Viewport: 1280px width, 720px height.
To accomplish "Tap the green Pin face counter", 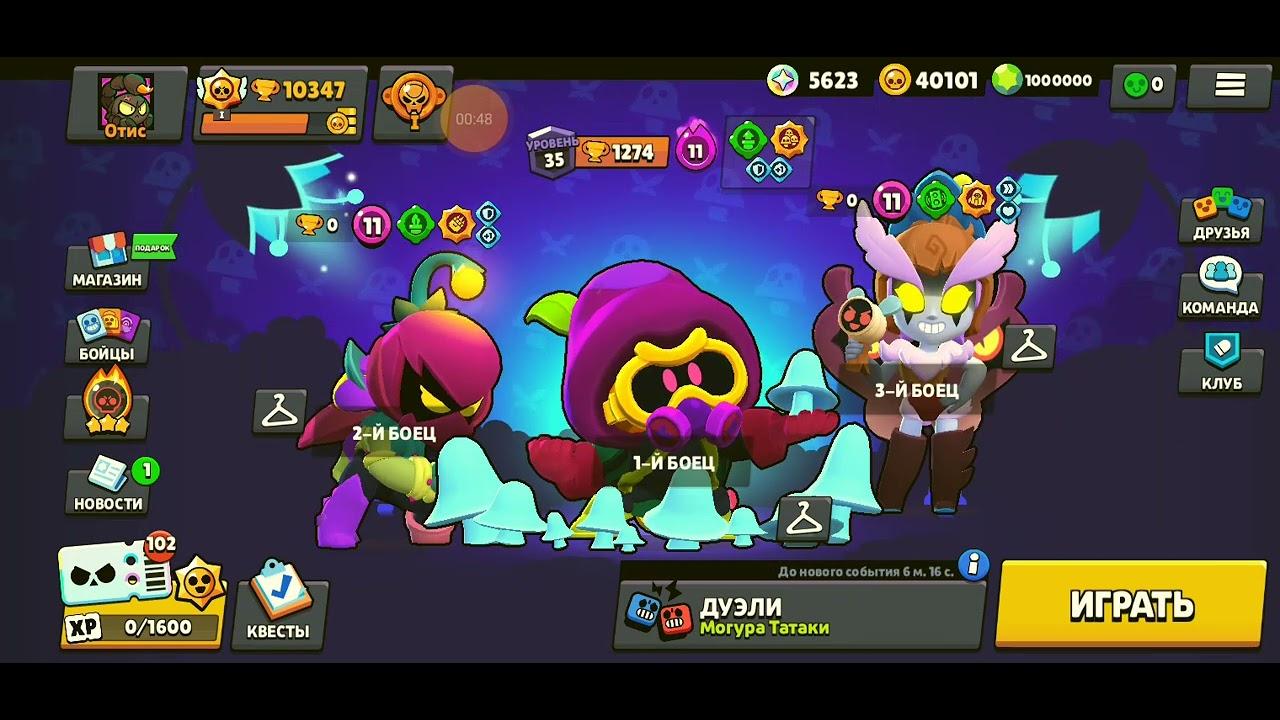I will (x=1144, y=86).
